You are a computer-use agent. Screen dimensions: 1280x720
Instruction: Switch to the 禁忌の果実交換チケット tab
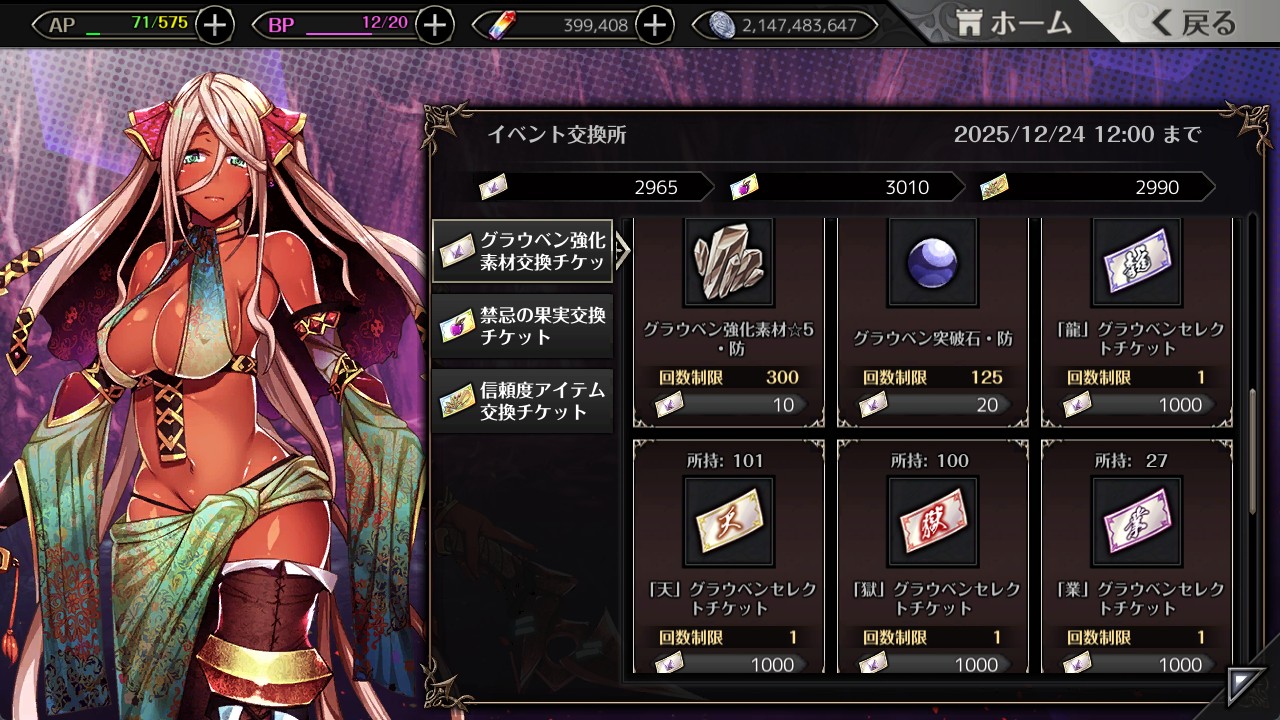point(523,326)
